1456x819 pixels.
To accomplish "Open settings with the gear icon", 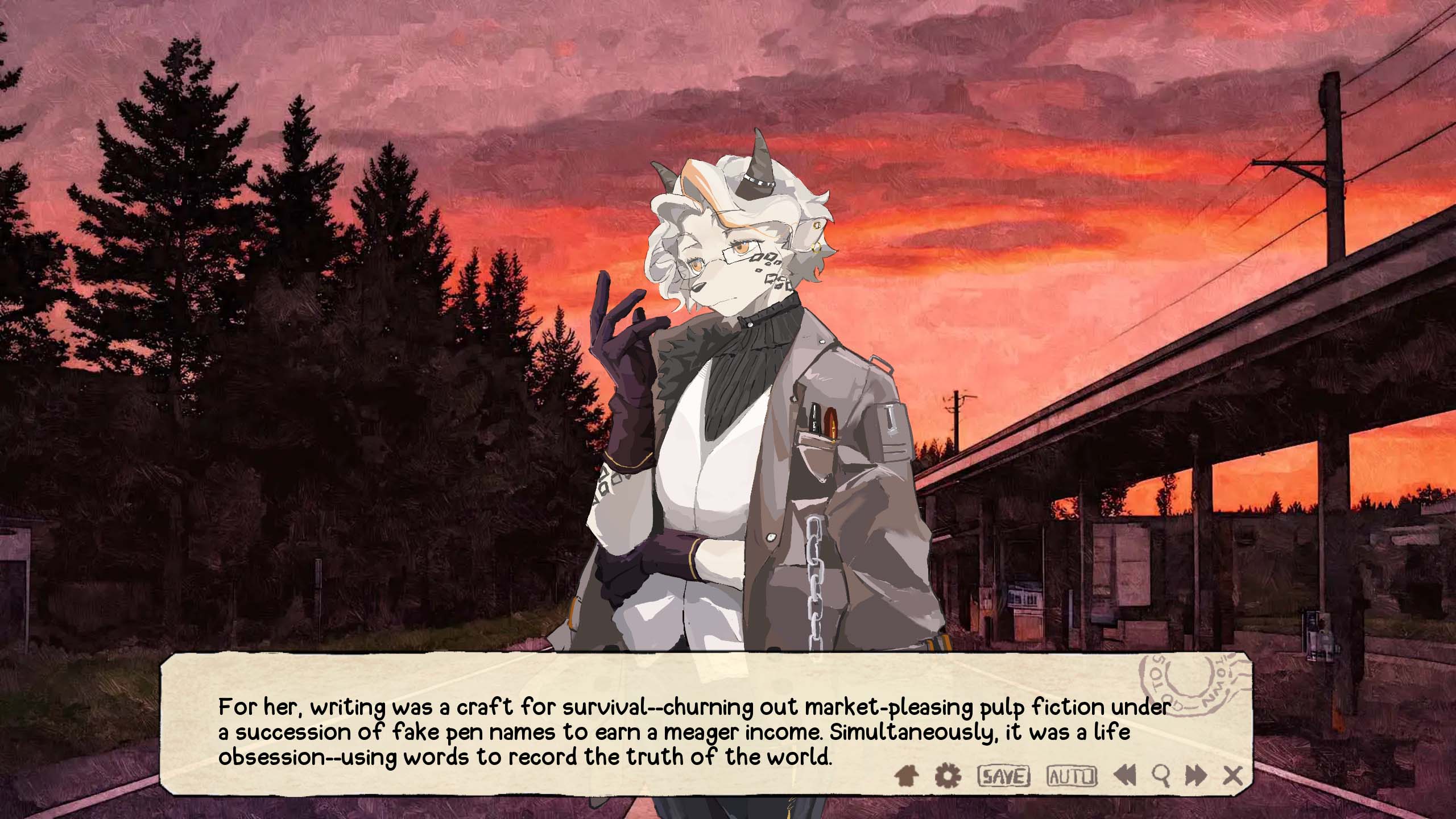I will tap(948, 775).
